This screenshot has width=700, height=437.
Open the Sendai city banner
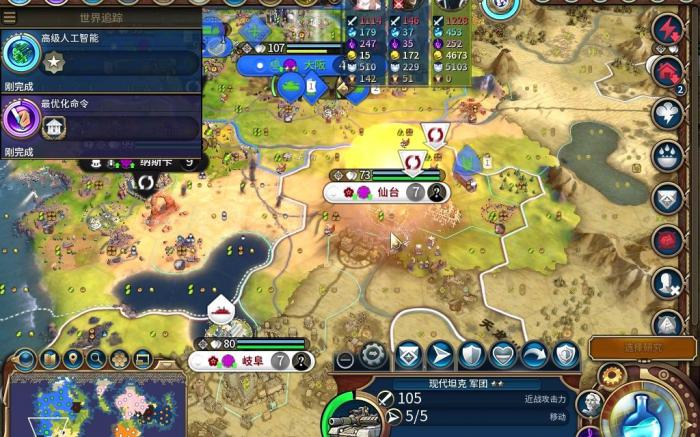(388, 192)
